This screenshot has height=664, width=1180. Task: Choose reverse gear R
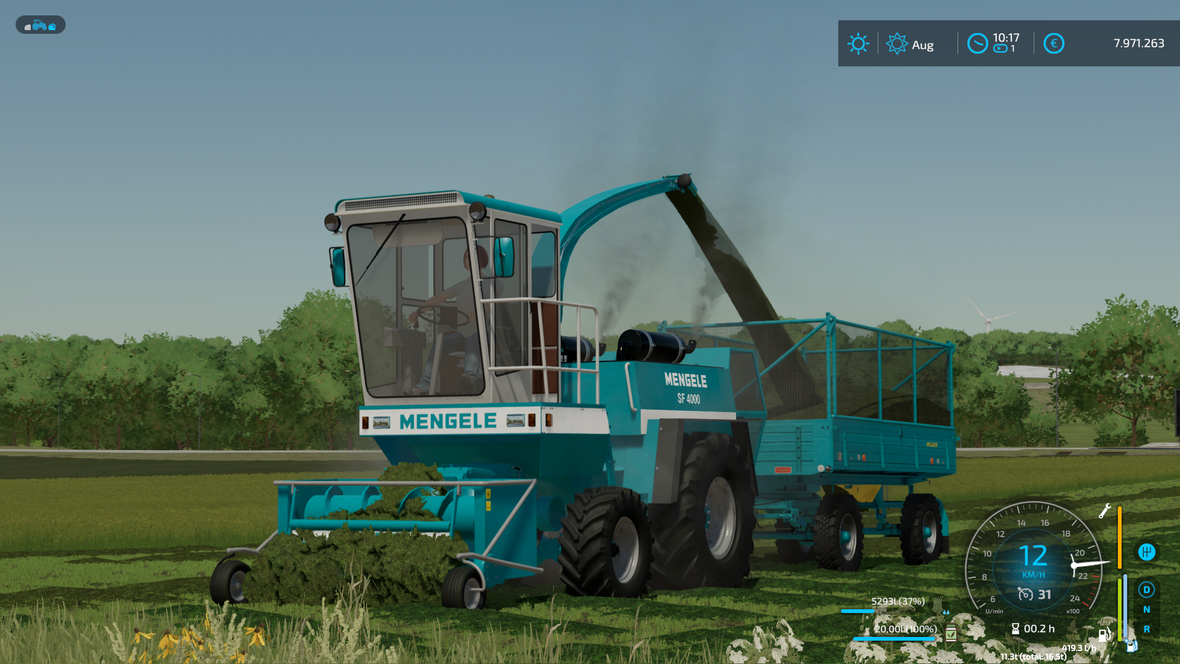[1146, 630]
